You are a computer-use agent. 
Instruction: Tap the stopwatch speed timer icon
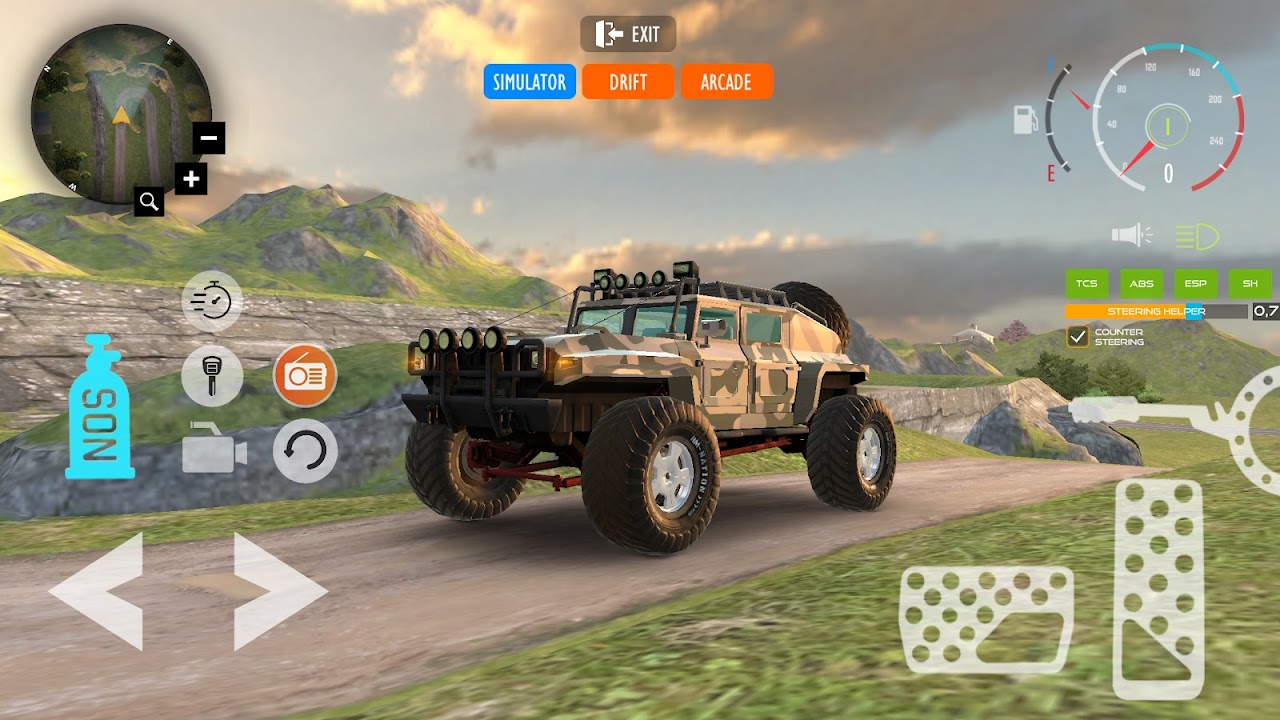point(212,301)
